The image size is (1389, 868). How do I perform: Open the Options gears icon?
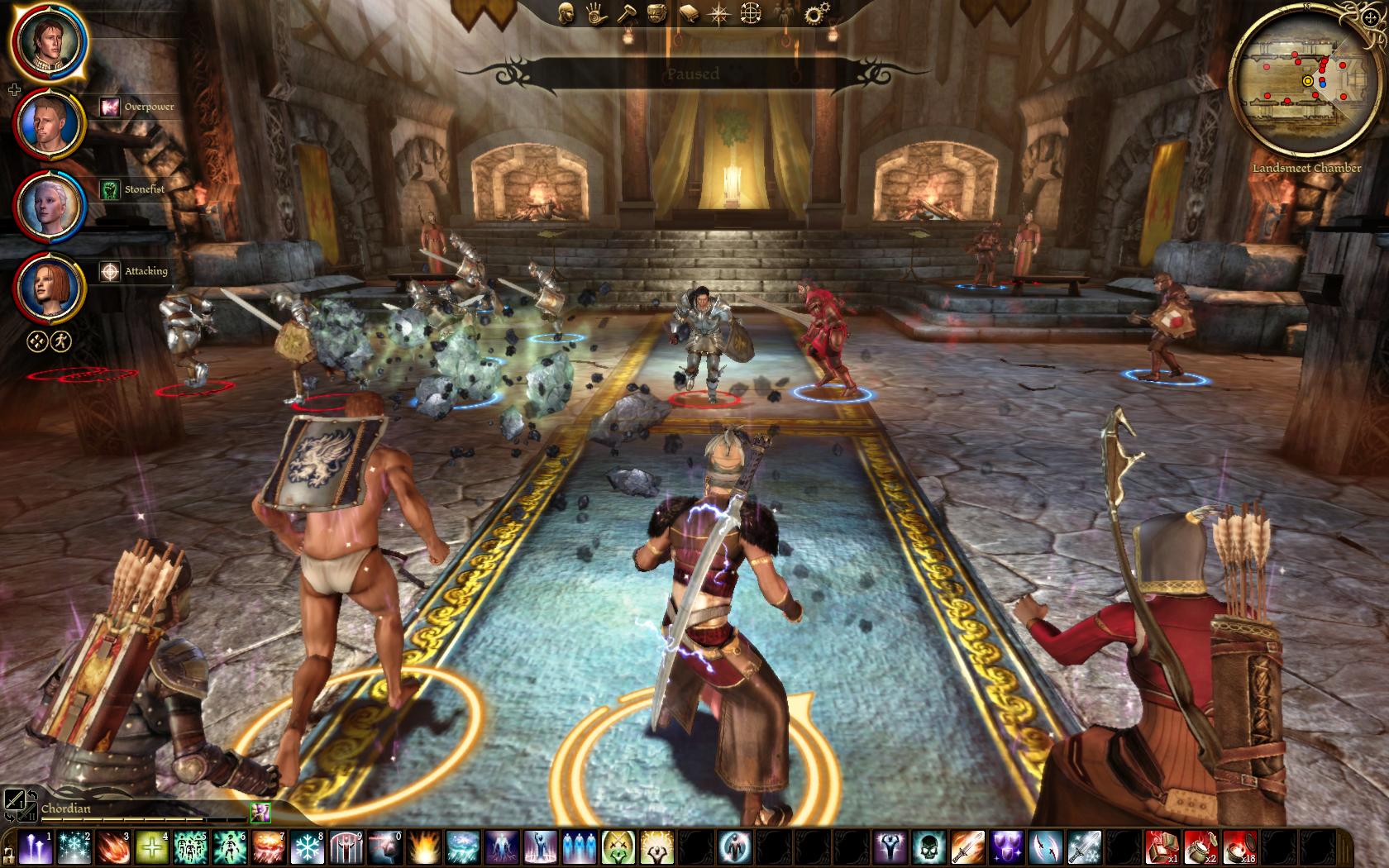[815, 12]
